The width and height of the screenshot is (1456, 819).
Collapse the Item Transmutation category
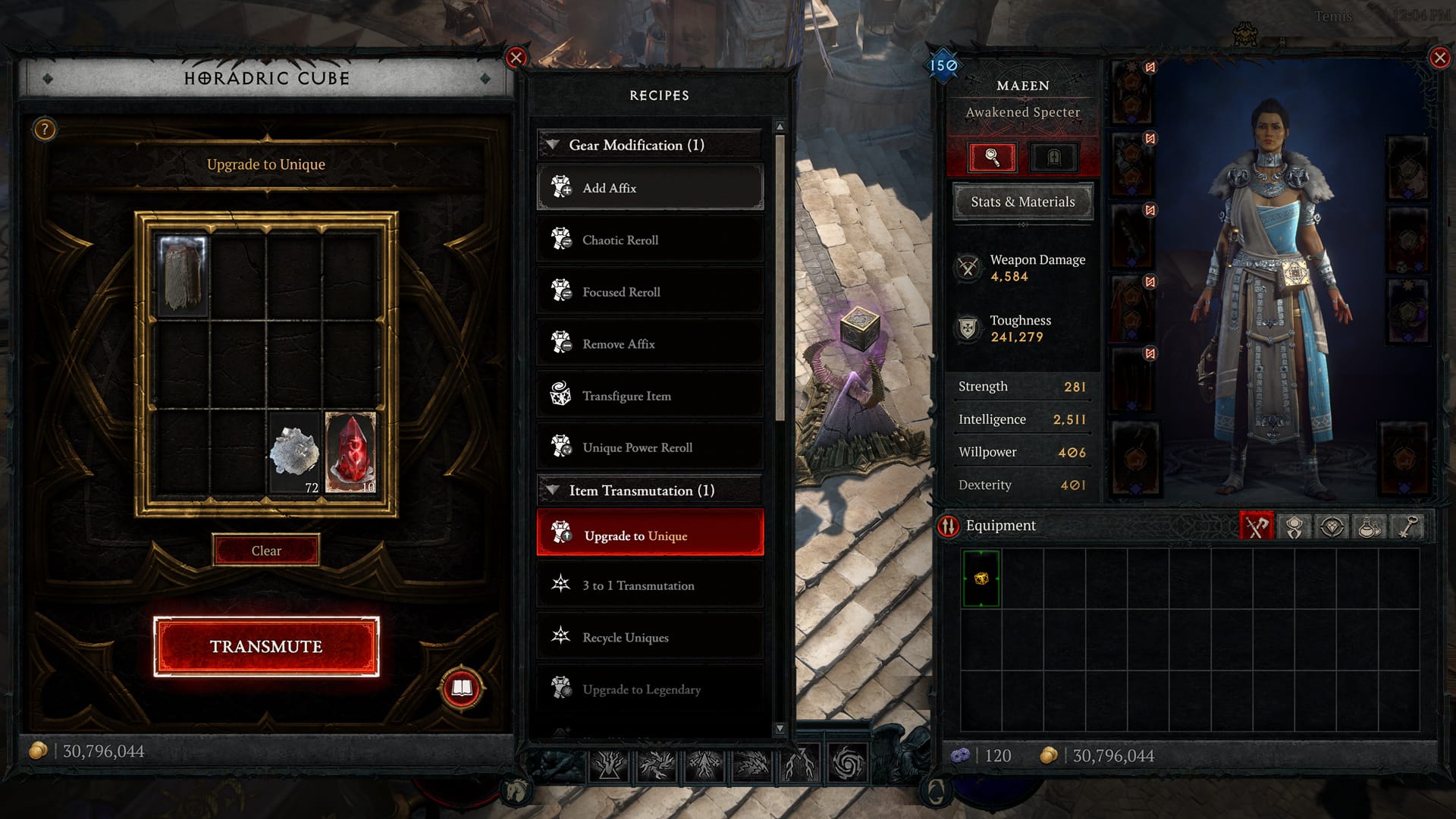[x=554, y=491]
